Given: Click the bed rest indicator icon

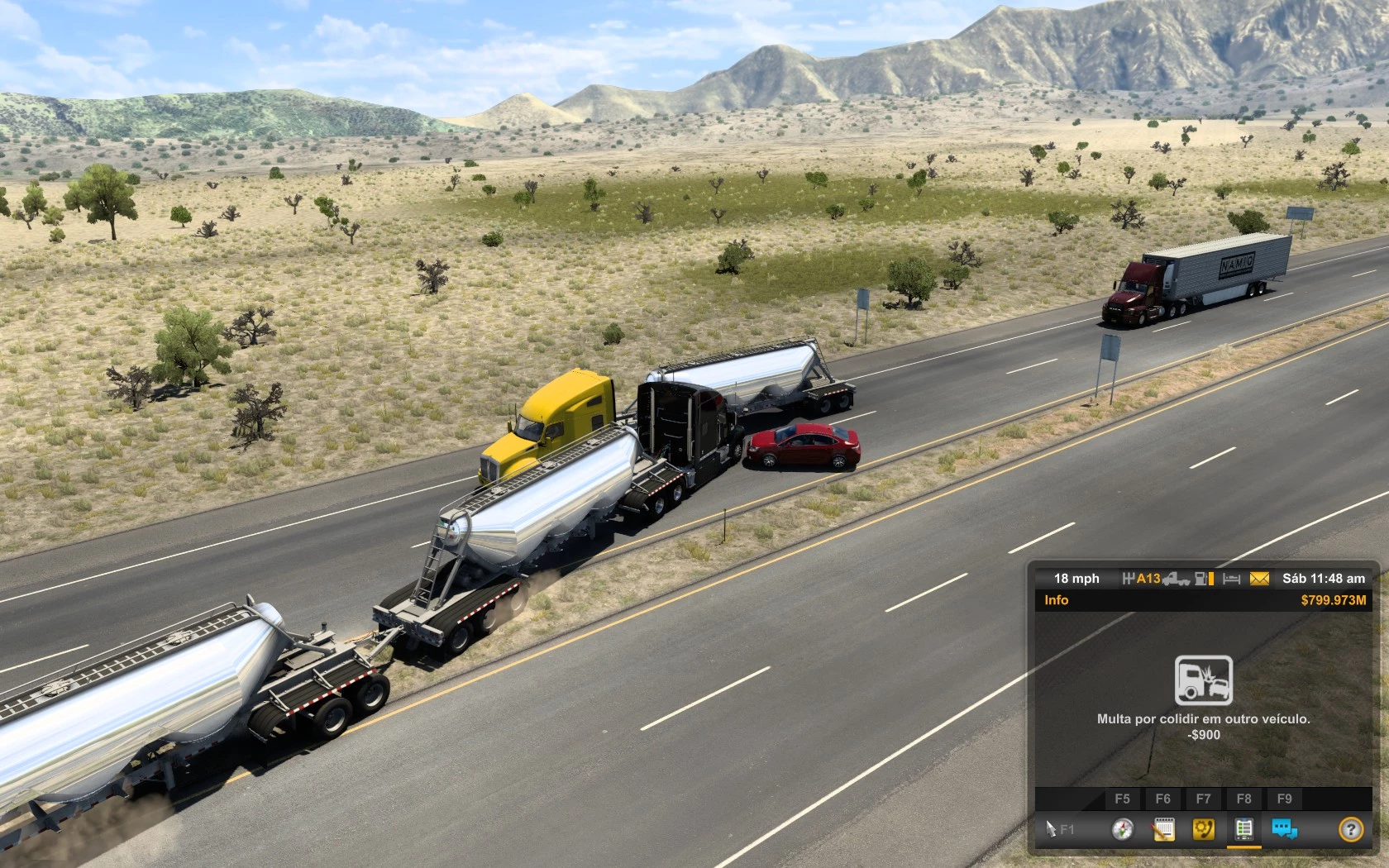Looking at the screenshot, I should pos(1232,579).
